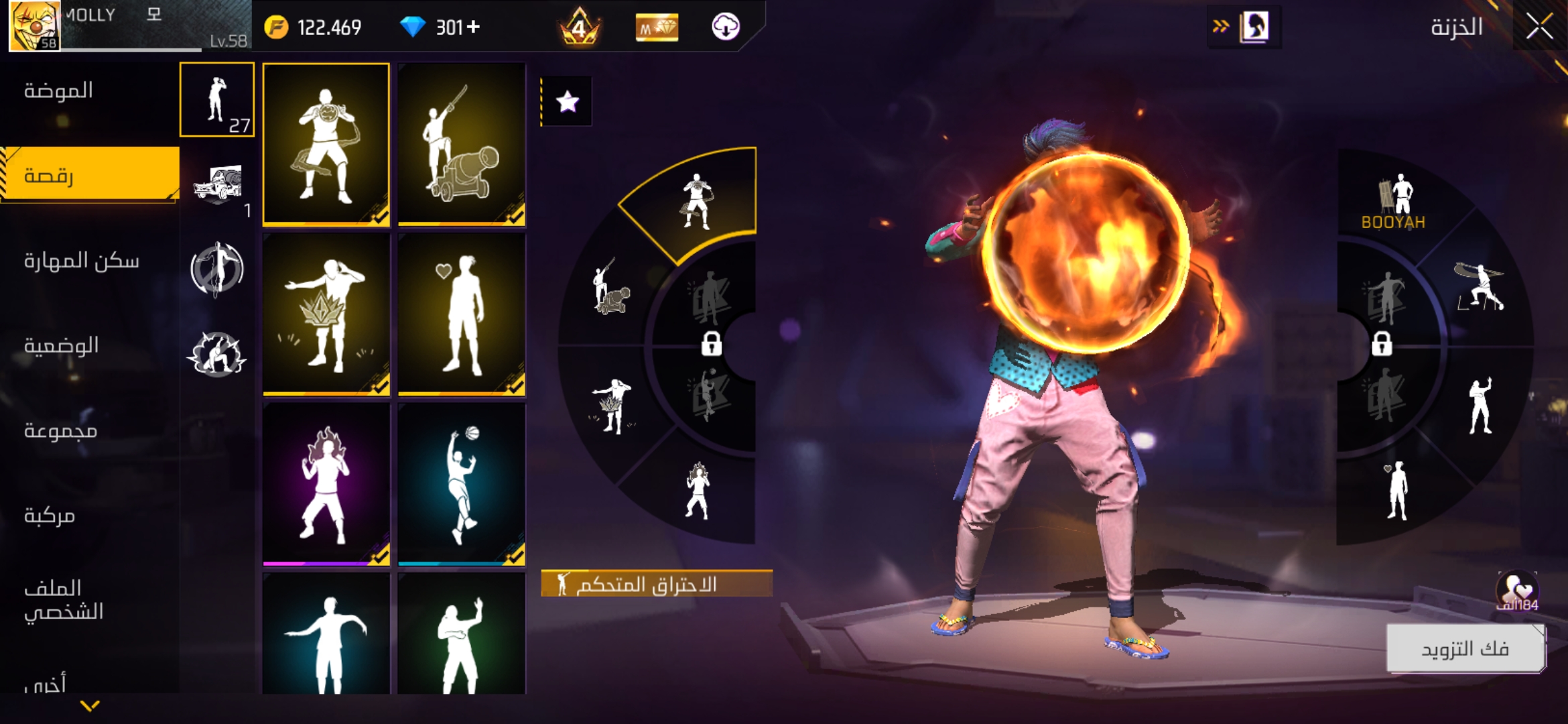1568x724 pixels.
Task: Open the مجموعة collection tab
Action: pos(61,431)
